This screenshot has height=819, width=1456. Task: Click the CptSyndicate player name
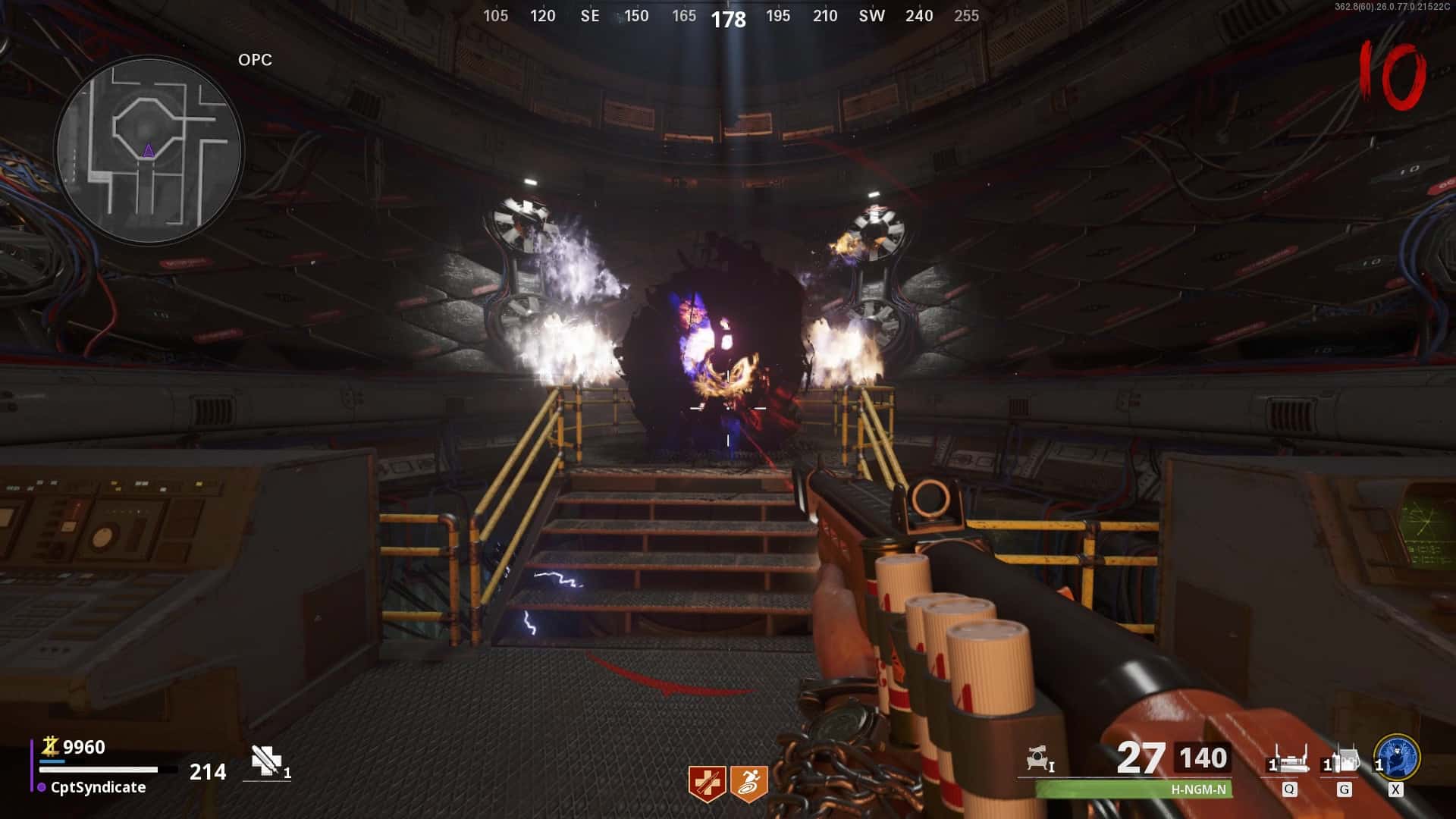(98, 787)
